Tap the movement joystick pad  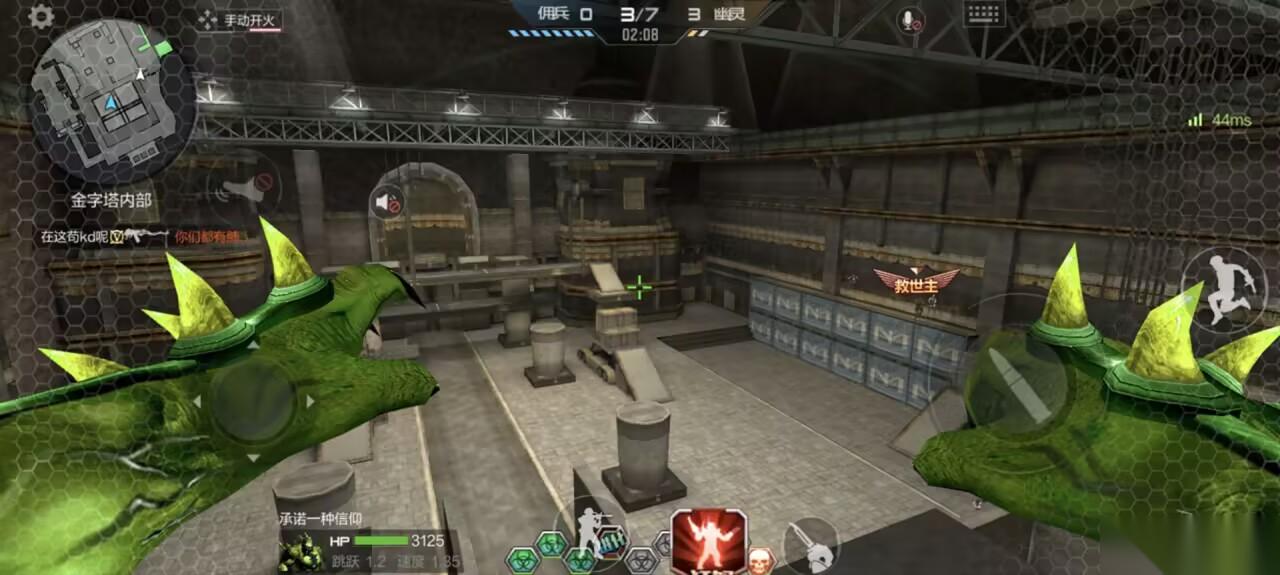point(252,402)
